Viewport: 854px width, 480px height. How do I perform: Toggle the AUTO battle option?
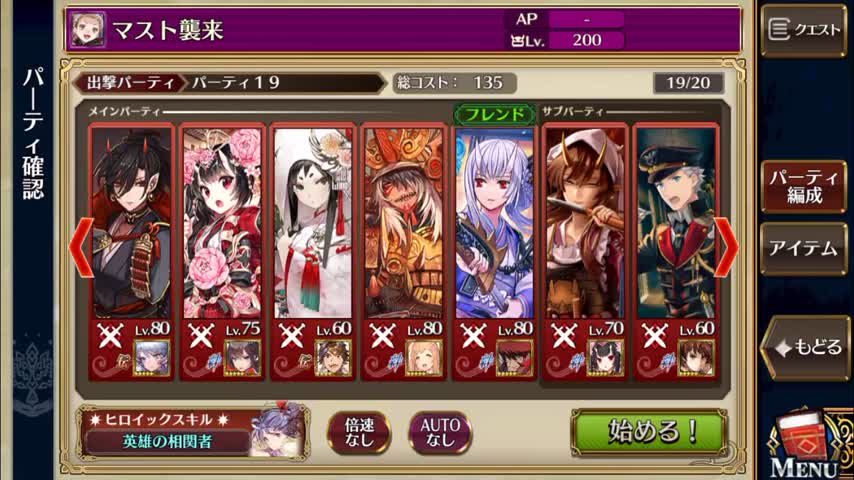coord(439,432)
